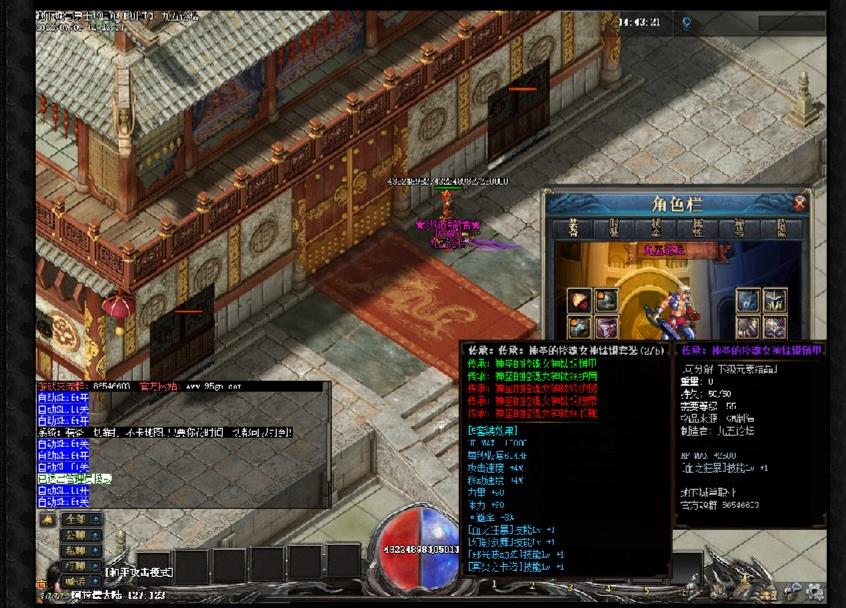Click the arrow icon beside chat channel buttons
846x608 pixels.
click(x=47, y=520)
